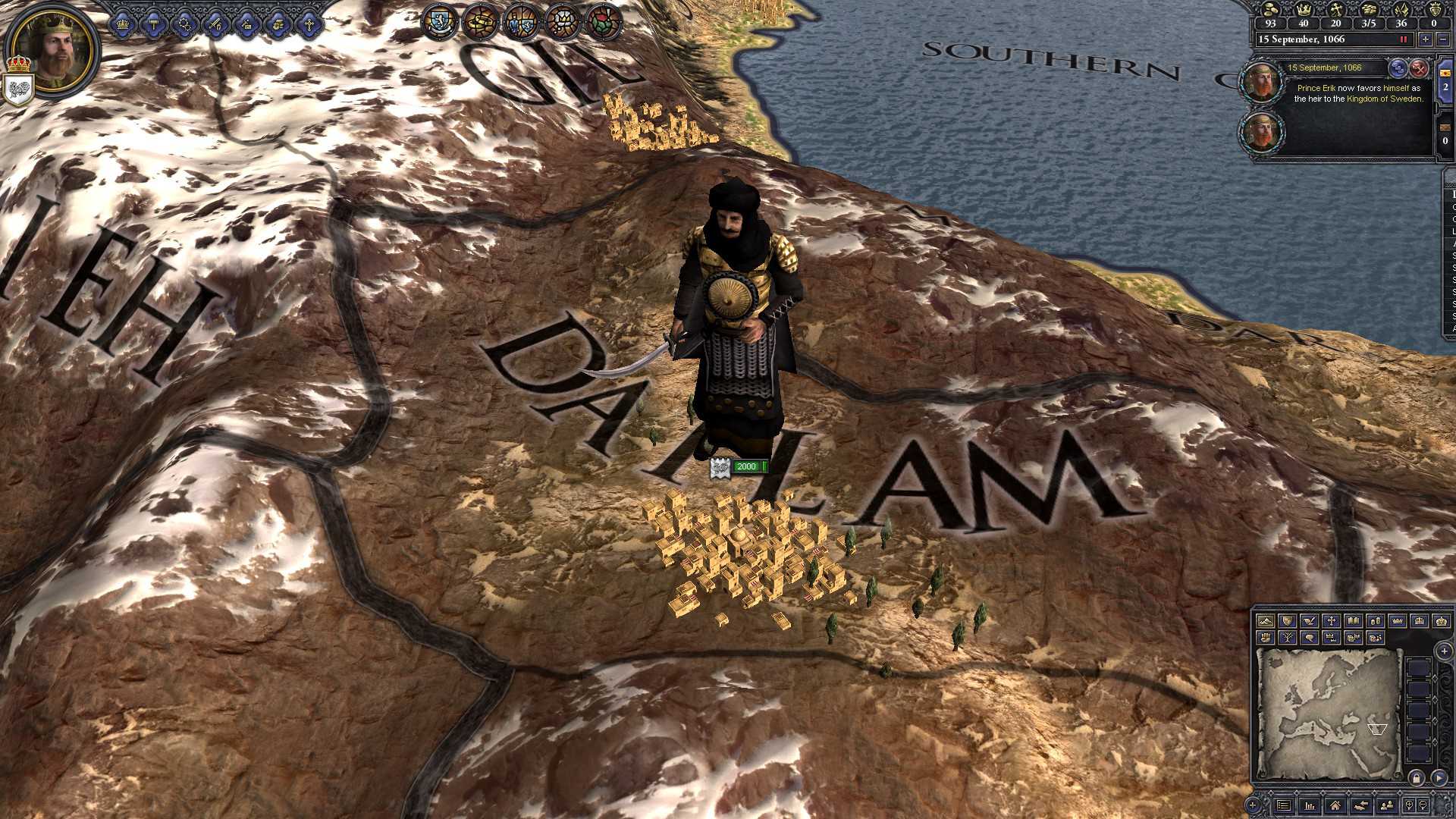Open the ledger bar chart icon
Screen dimensions: 1456x819
coord(1310,805)
